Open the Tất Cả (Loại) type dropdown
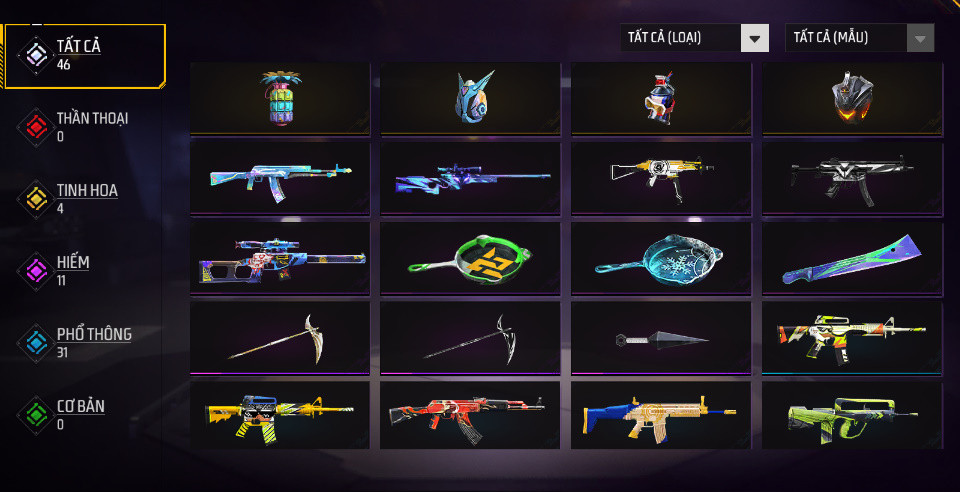The width and height of the screenshot is (960, 492). [x=694, y=38]
